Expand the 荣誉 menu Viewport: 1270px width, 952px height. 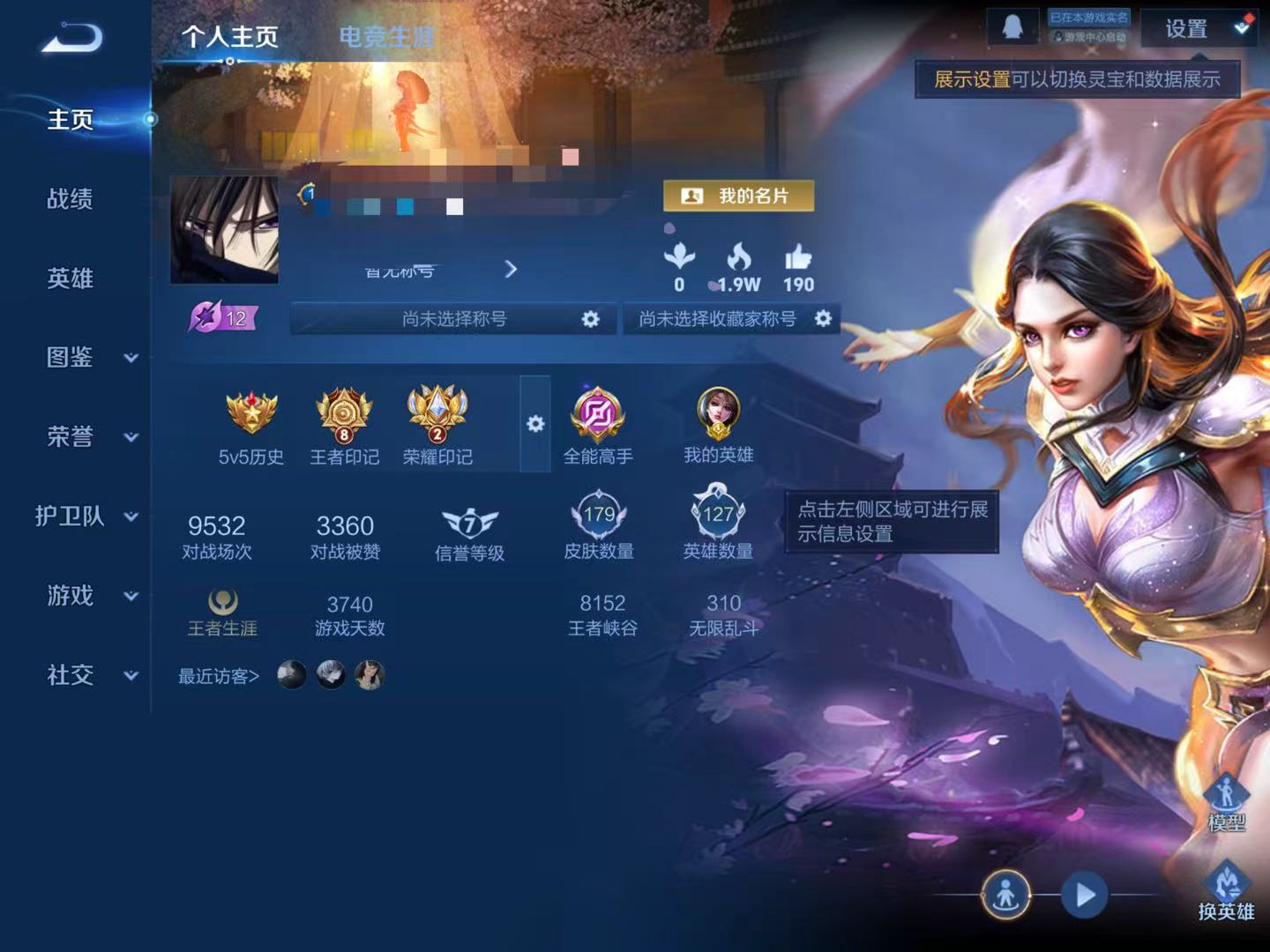click(x=88, y=437)
